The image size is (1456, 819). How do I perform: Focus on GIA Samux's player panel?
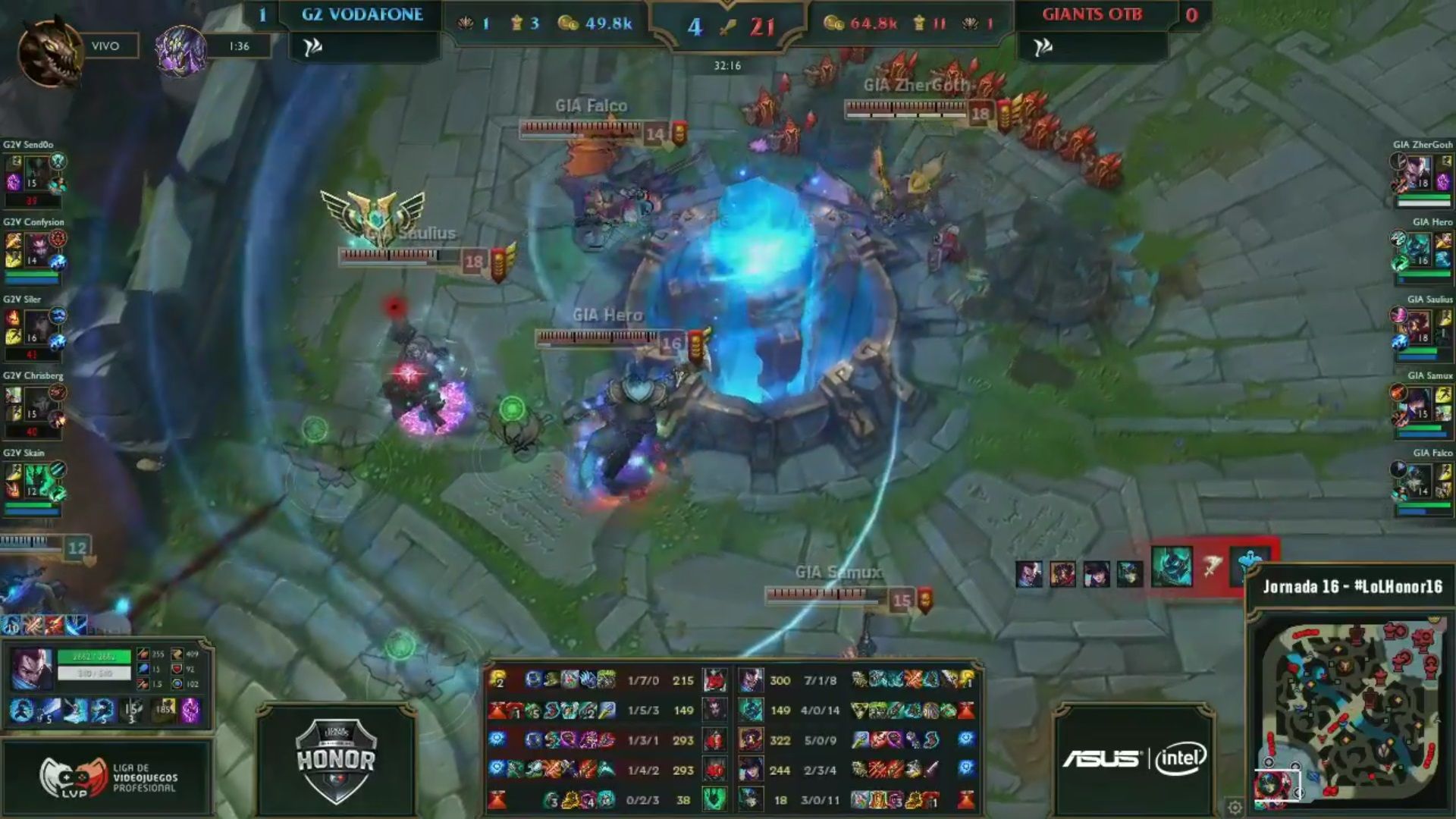click(x=1423, y=406)
